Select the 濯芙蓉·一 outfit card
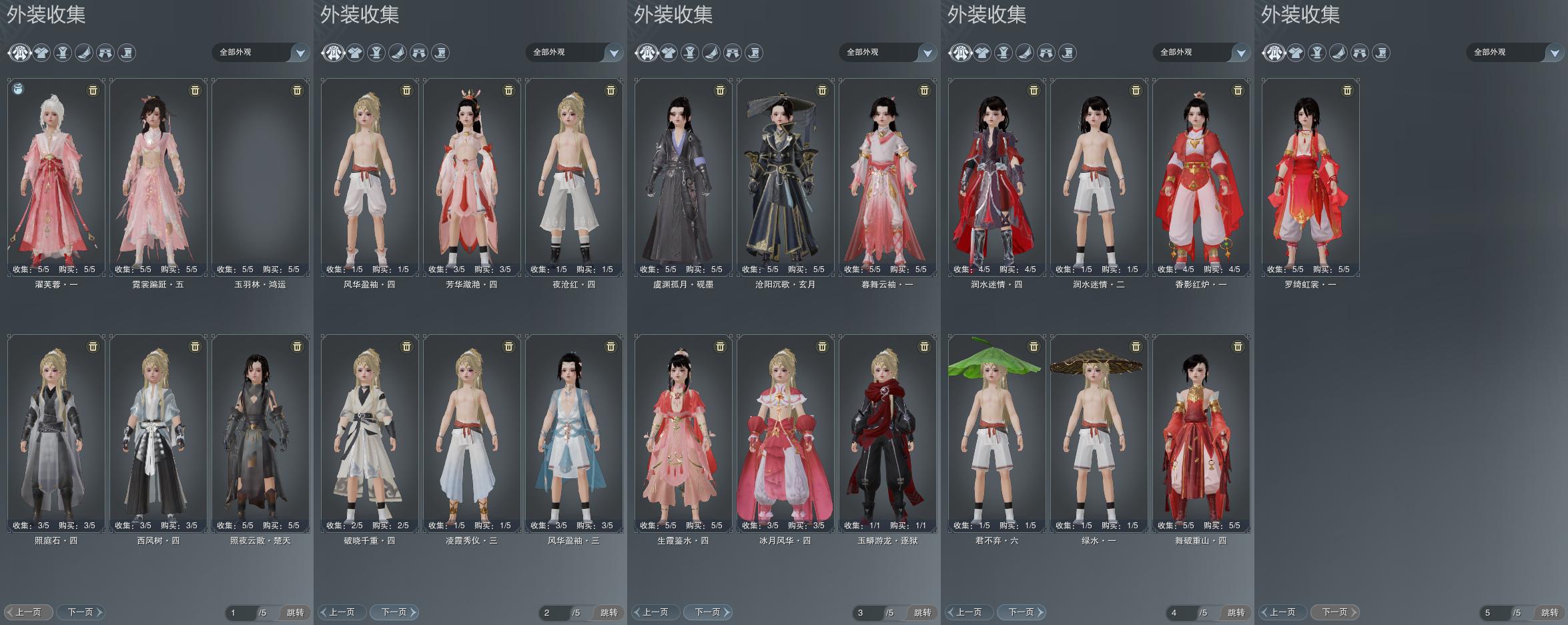Screen dimensions: 1568x625 [x=56, y=177]
